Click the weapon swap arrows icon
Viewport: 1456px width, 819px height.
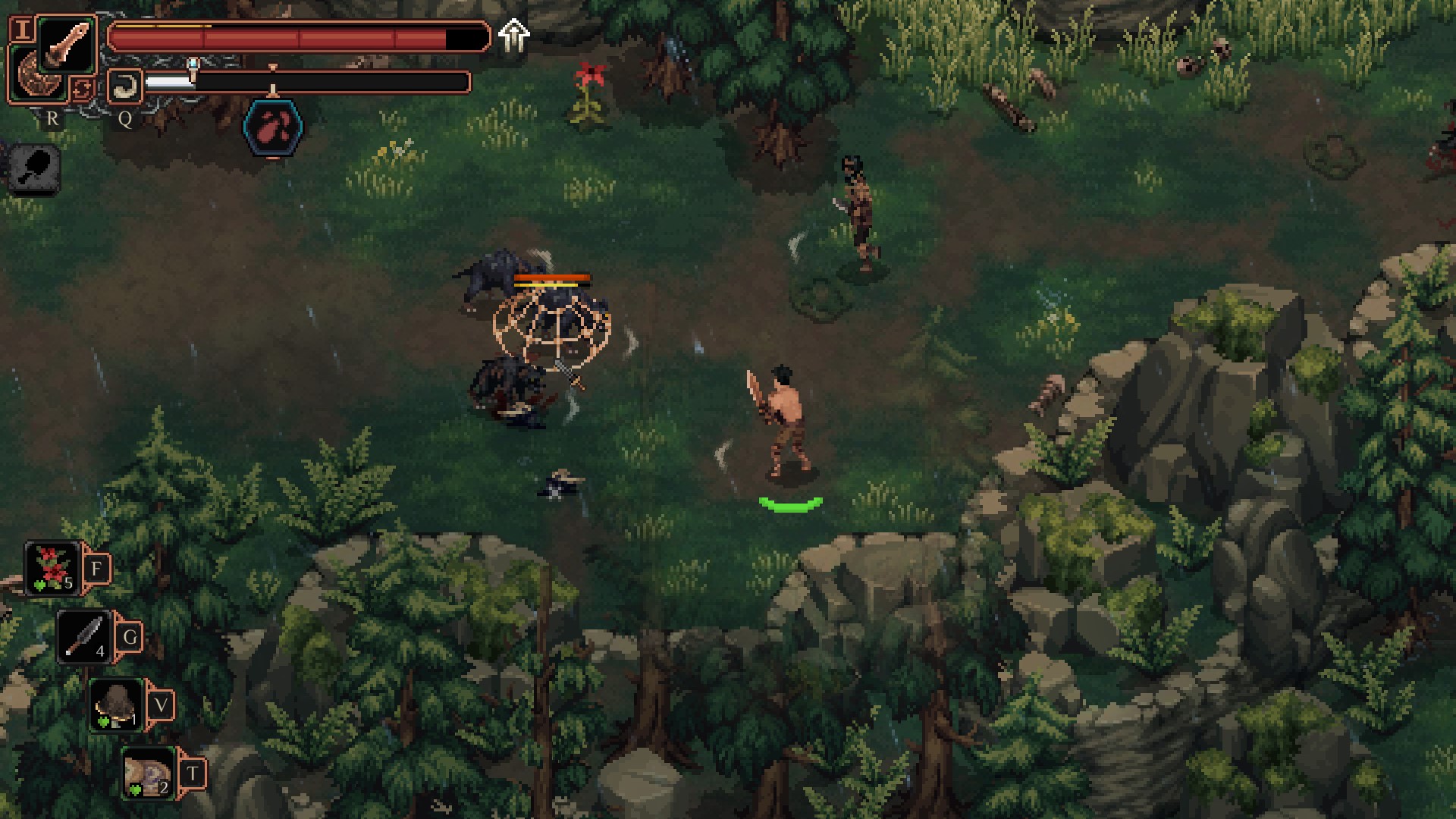pyautogui.click(x=82, y=89)
